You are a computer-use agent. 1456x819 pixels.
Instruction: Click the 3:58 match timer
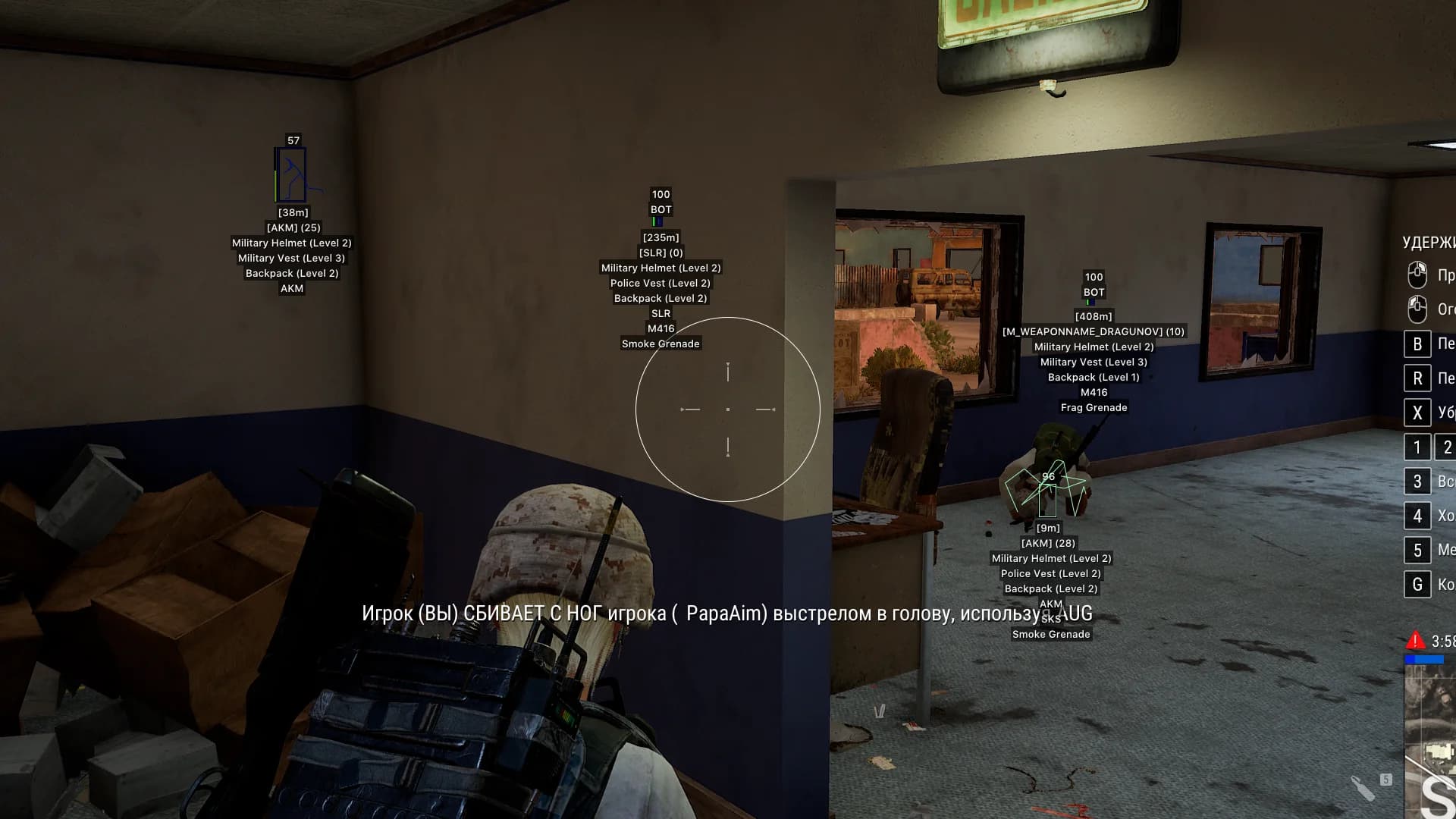1445,641
